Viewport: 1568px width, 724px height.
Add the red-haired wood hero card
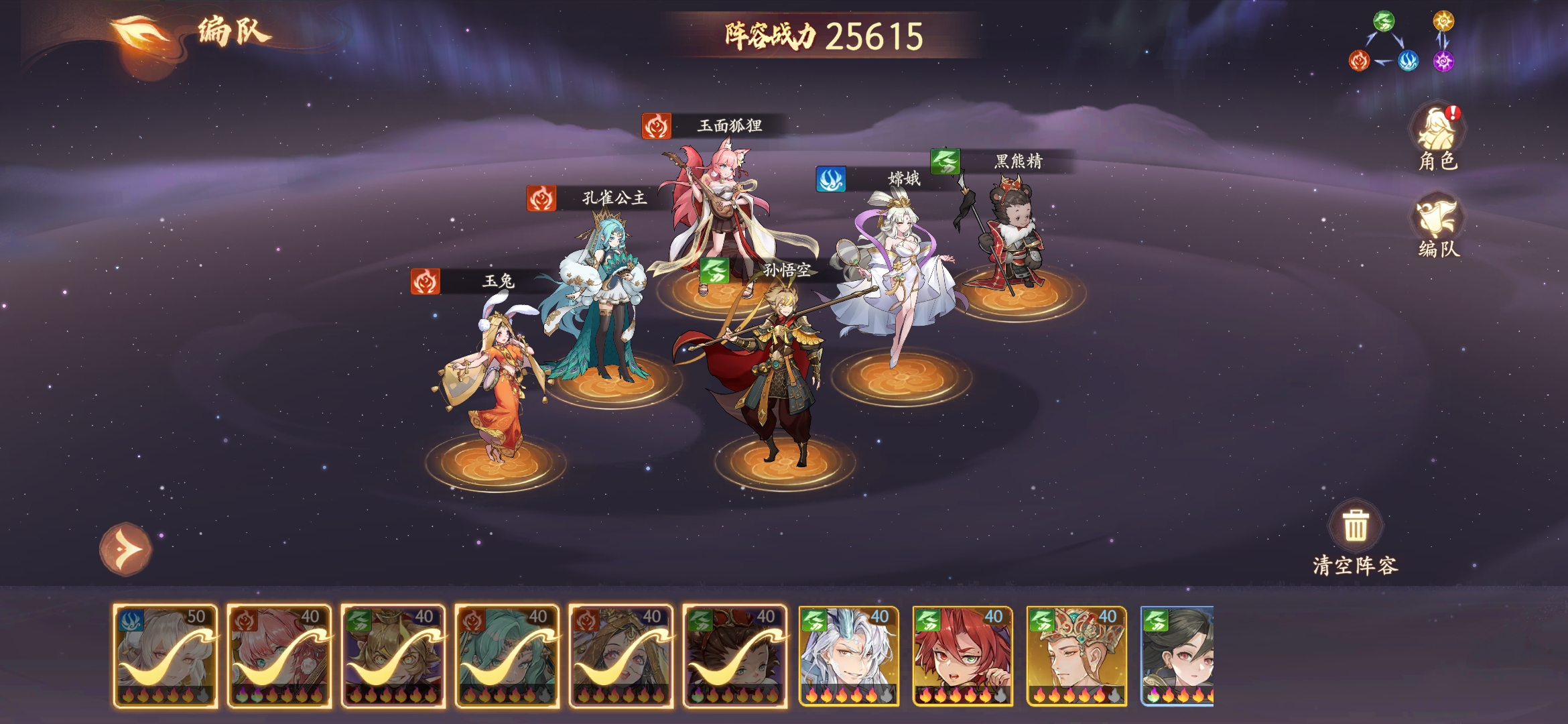[x=963, y=656]
